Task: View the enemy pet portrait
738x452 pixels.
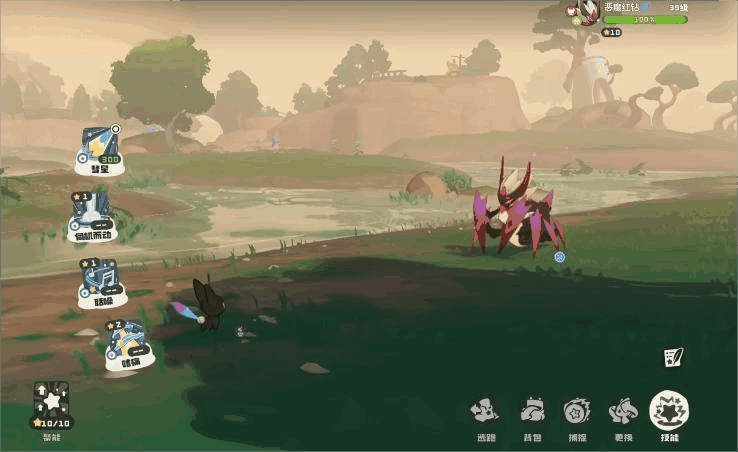Action: (x=587, y=12)
